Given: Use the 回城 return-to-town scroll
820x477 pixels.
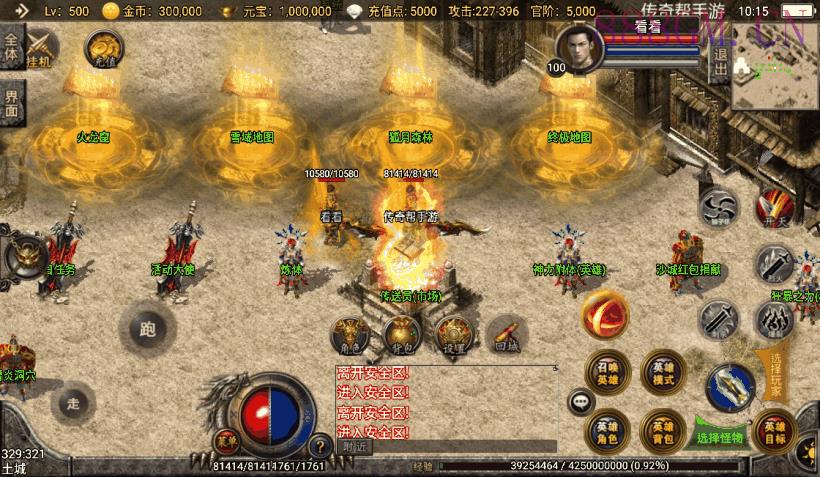Looking at the screenshot, I should coord(507,334).
